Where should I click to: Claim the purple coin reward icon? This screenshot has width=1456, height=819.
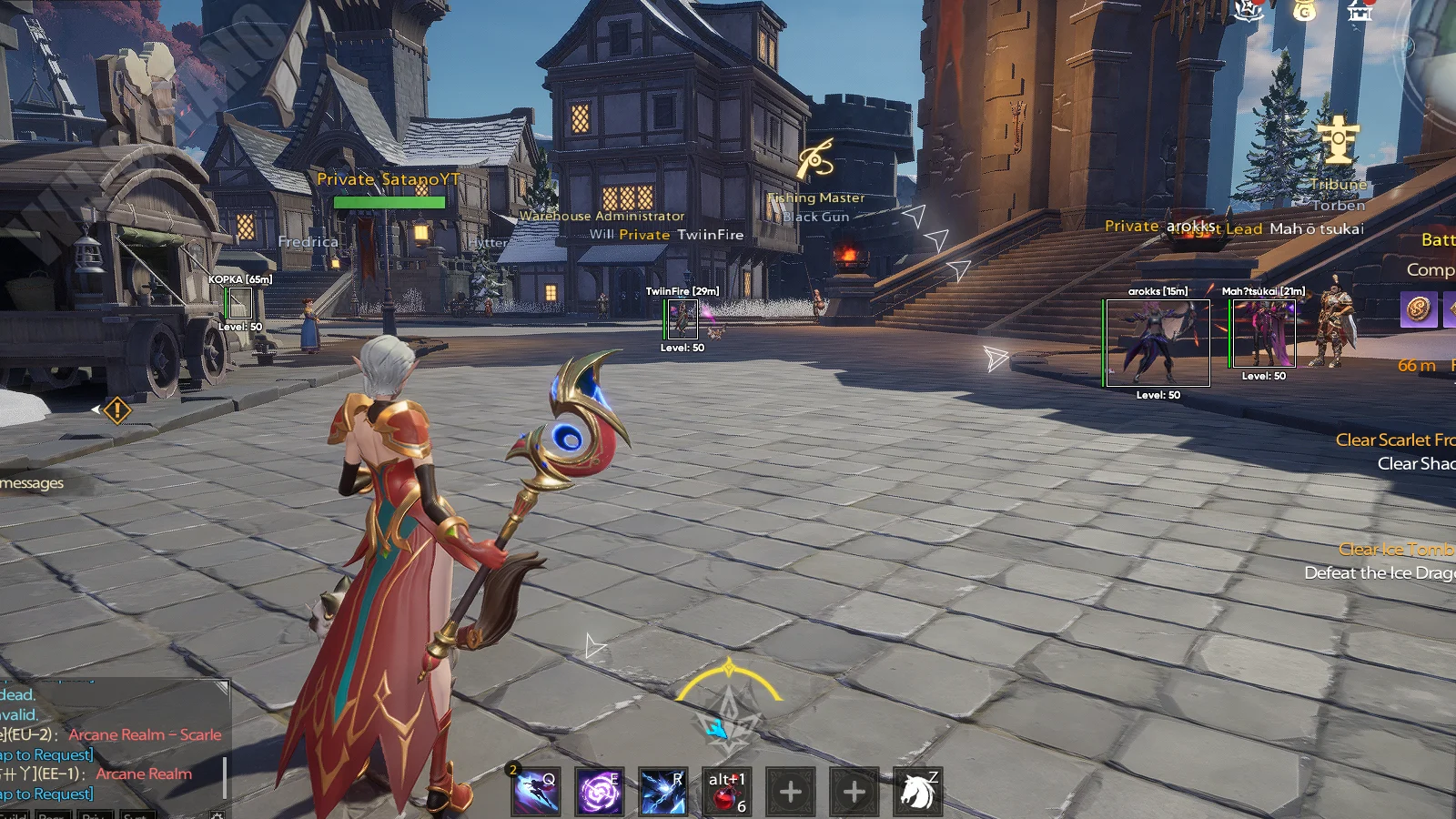click(x=1418, y=309)
